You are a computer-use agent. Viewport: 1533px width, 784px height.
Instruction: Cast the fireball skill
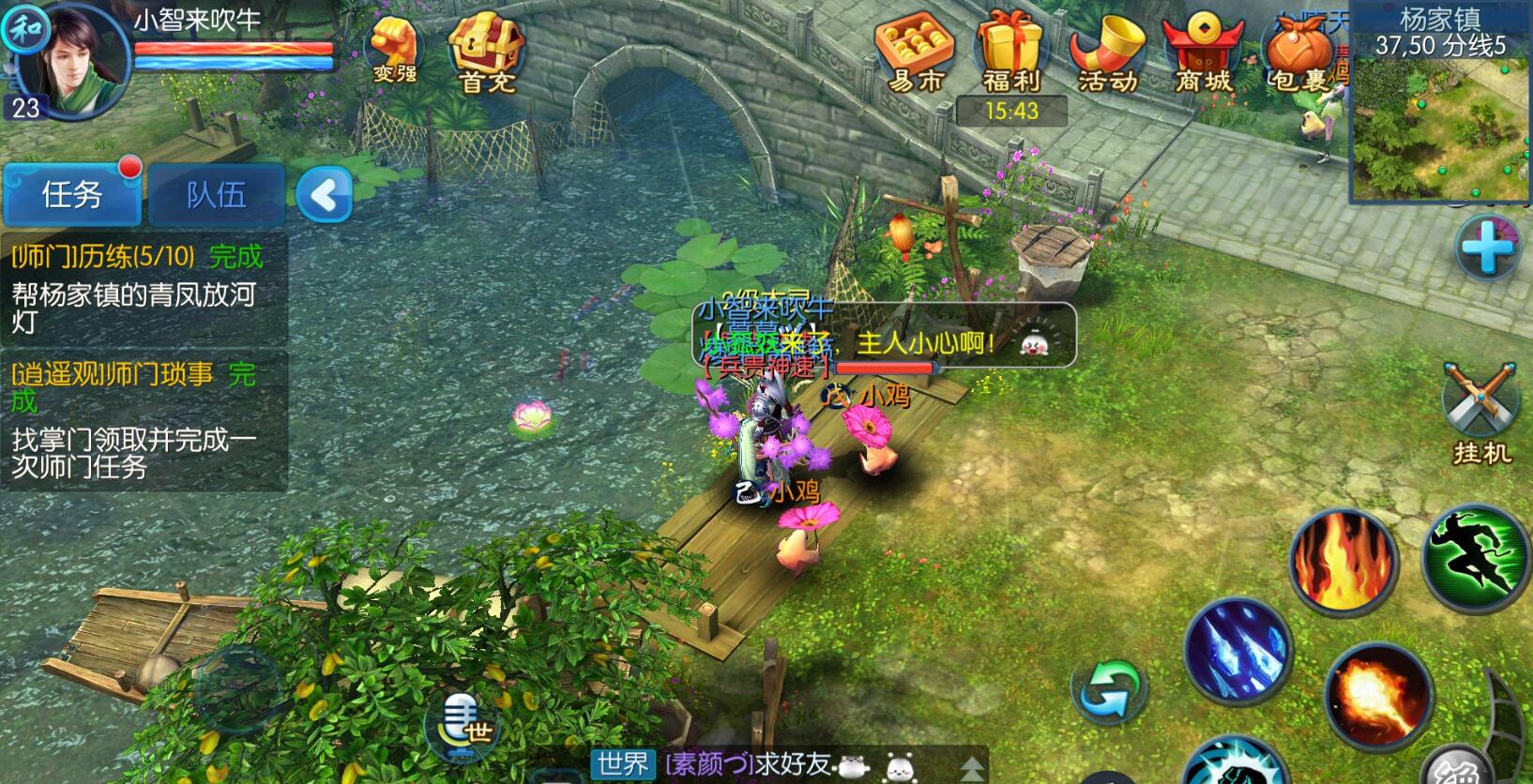click(x=1377, y=695)
